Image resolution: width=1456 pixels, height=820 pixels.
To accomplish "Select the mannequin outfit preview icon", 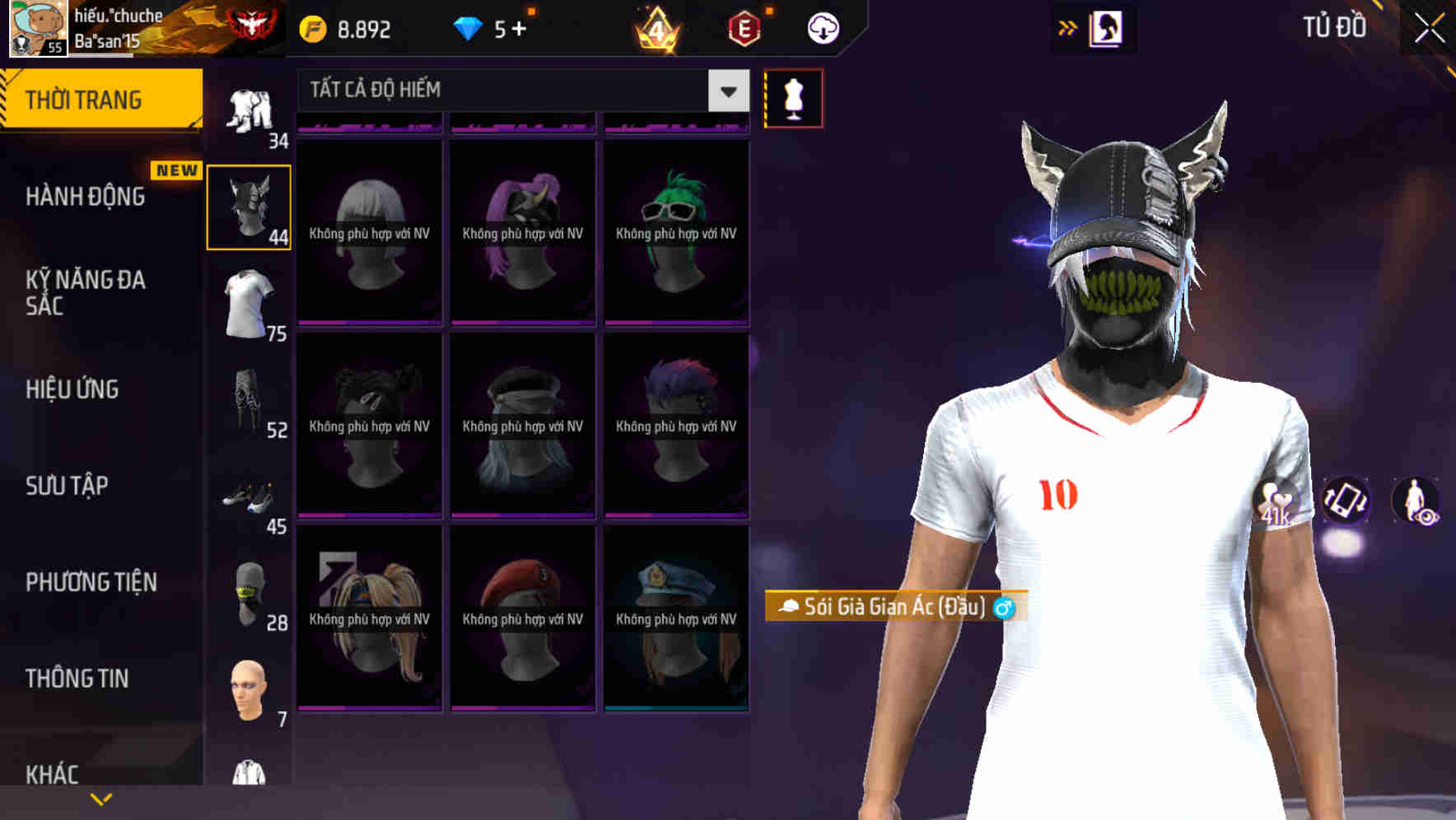I will 793,97.
